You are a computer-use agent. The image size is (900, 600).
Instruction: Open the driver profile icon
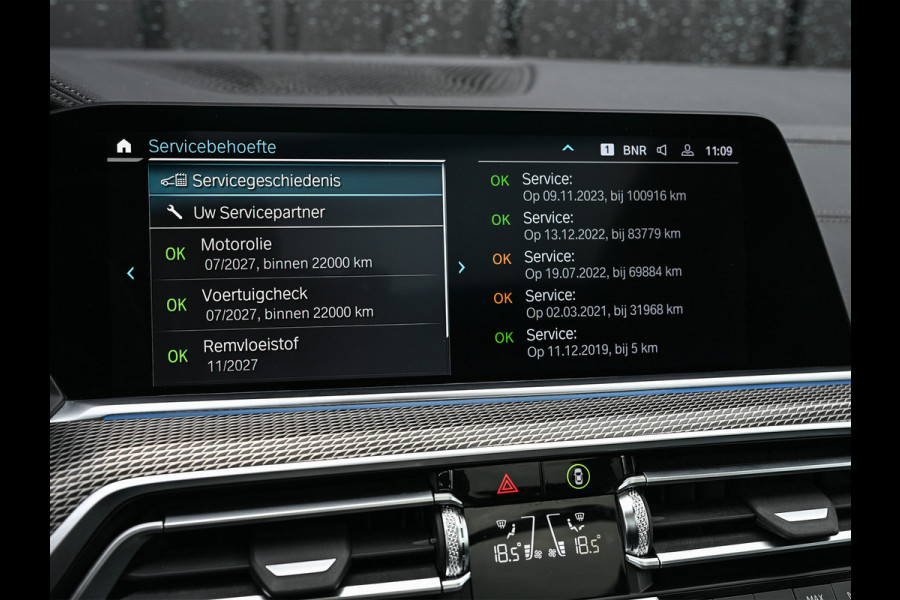tap(687, 151)
